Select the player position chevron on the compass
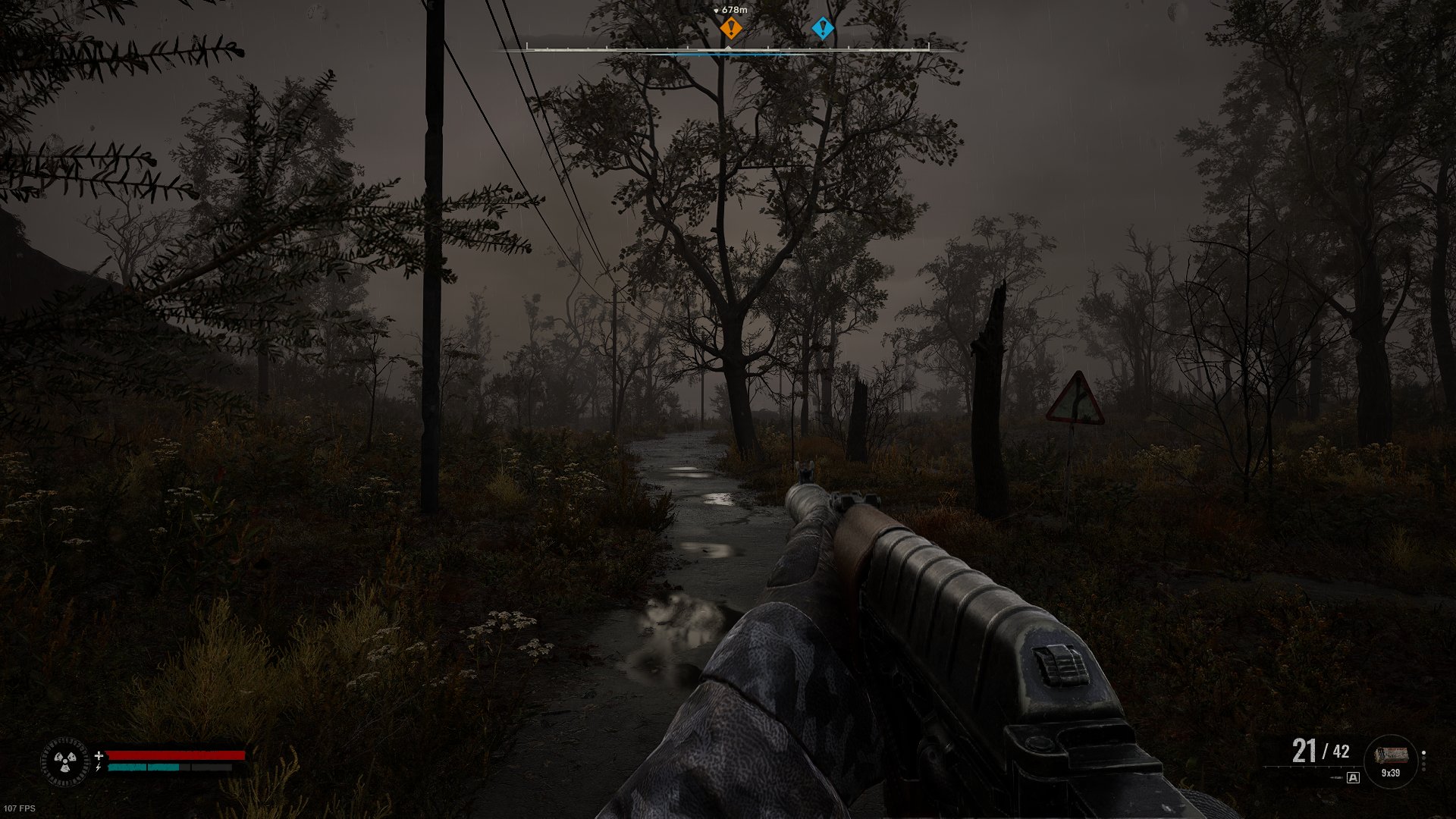 727,46
